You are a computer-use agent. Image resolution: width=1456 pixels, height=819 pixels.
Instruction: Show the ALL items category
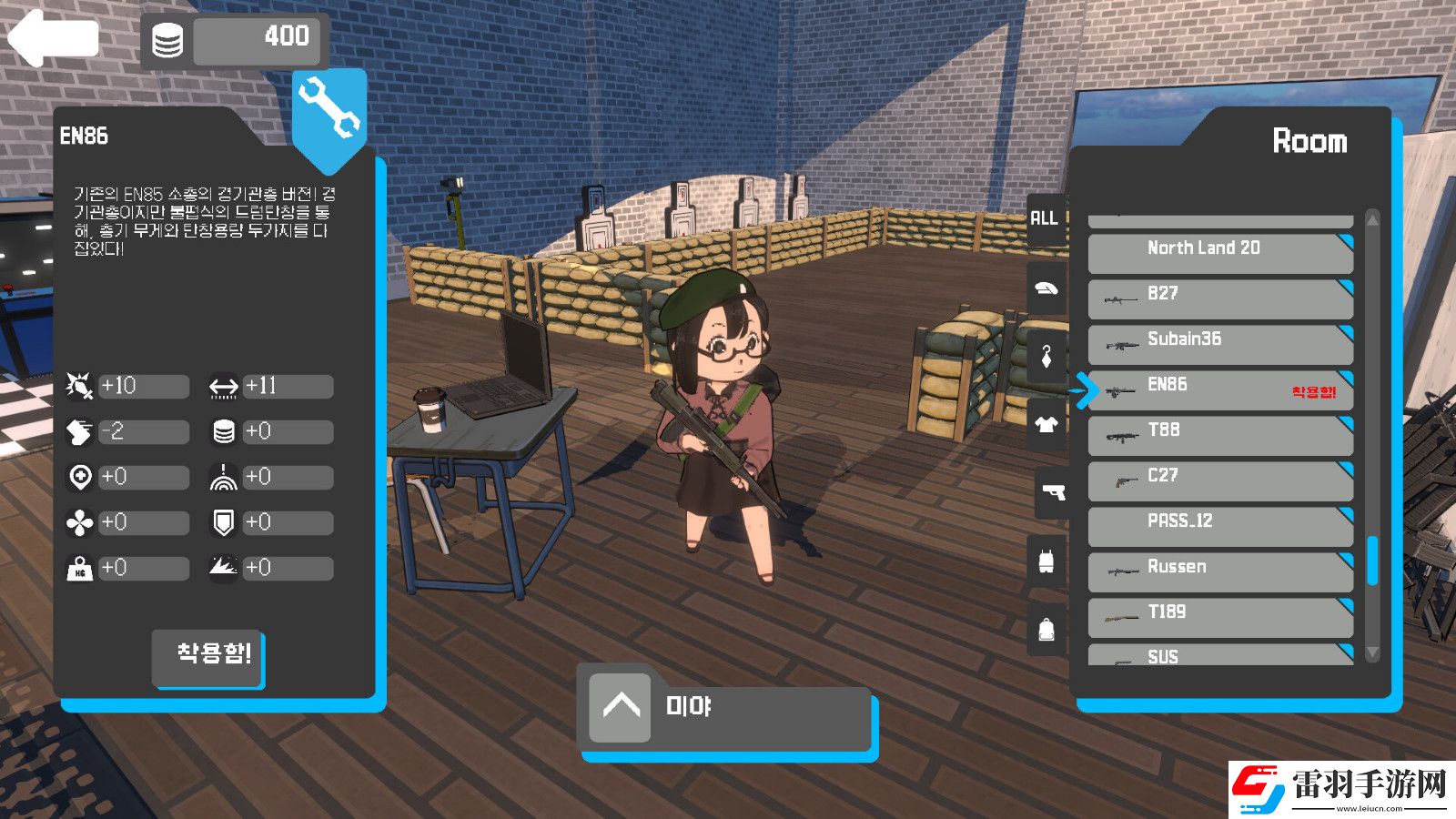tap(1045, 218)
